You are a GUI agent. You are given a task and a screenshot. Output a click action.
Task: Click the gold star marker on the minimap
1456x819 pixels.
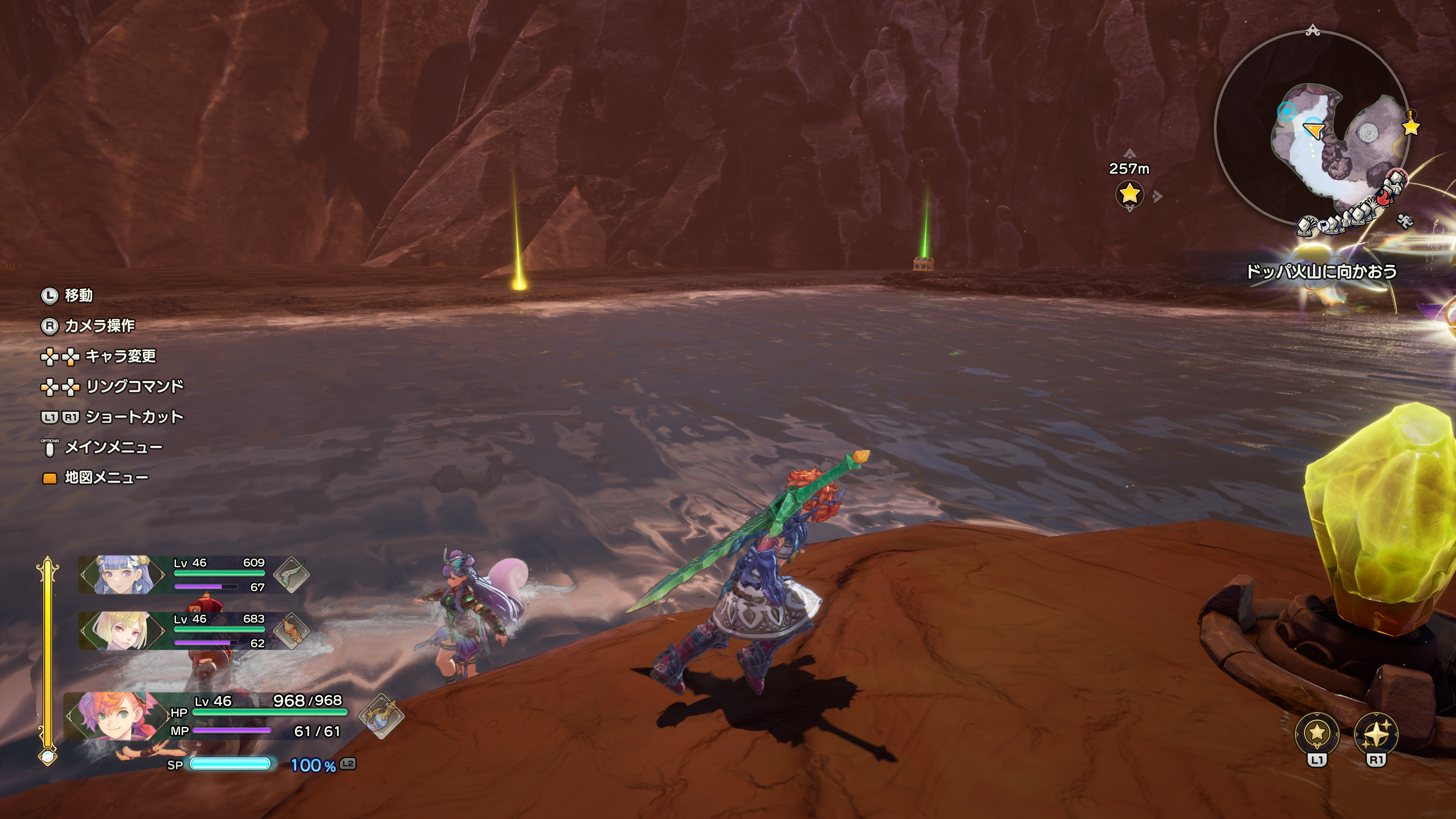(1411, 127)
